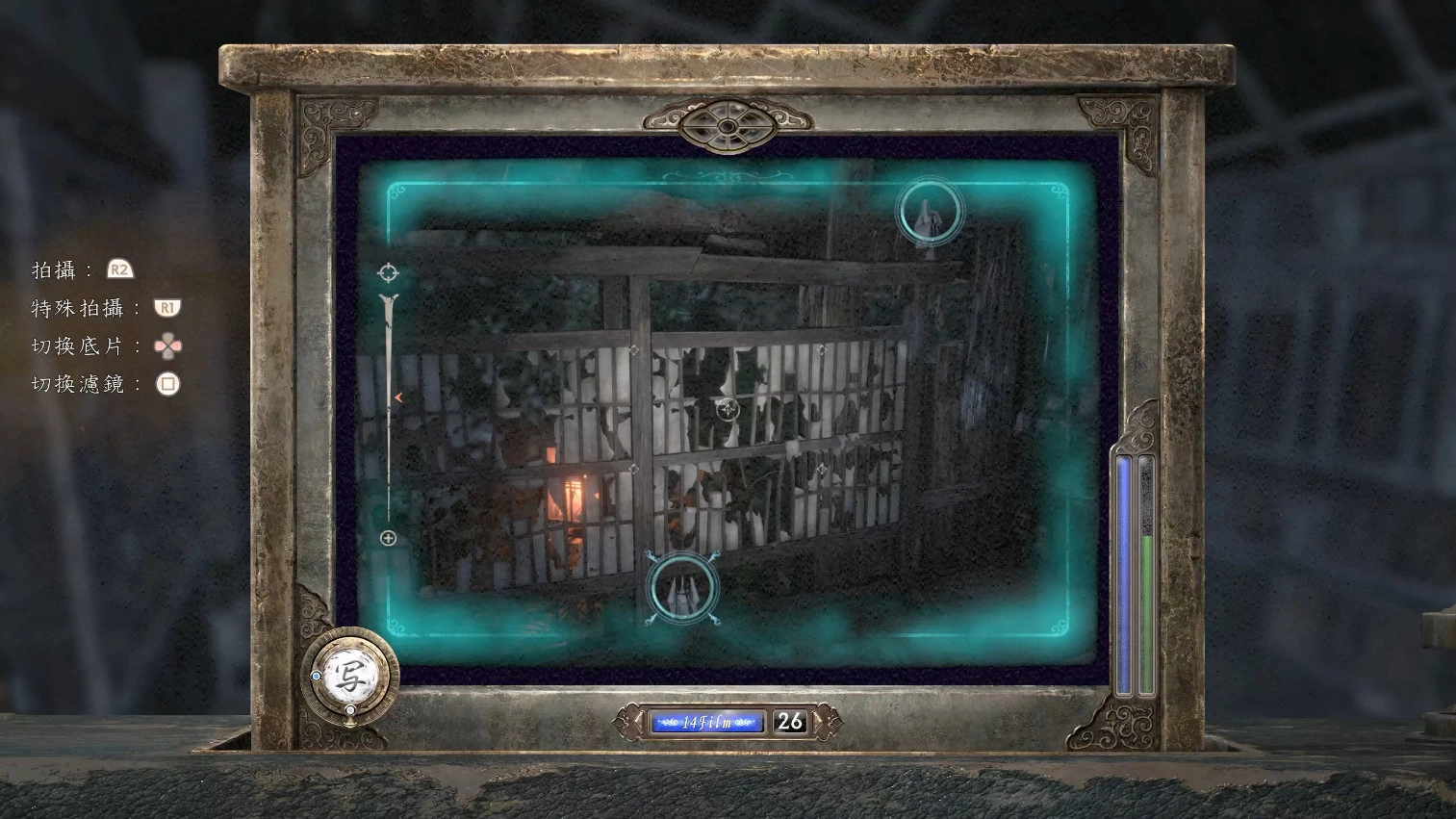Select the 14 Film type label

point(706,722)
